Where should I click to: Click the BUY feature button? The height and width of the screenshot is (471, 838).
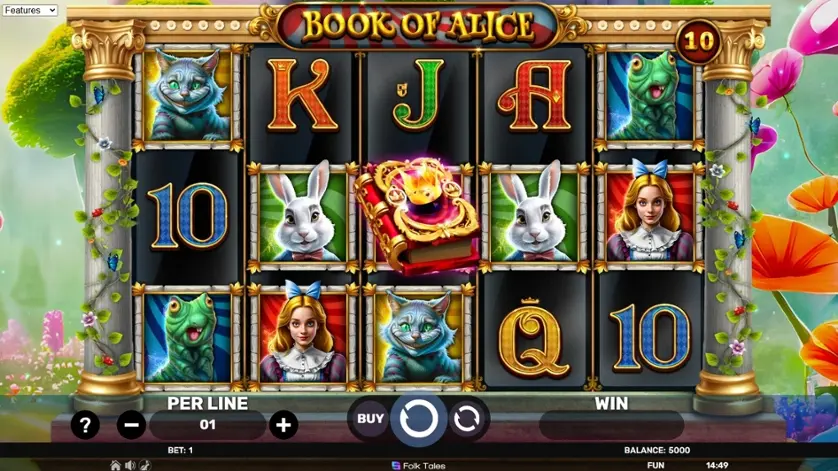(370, 419)
